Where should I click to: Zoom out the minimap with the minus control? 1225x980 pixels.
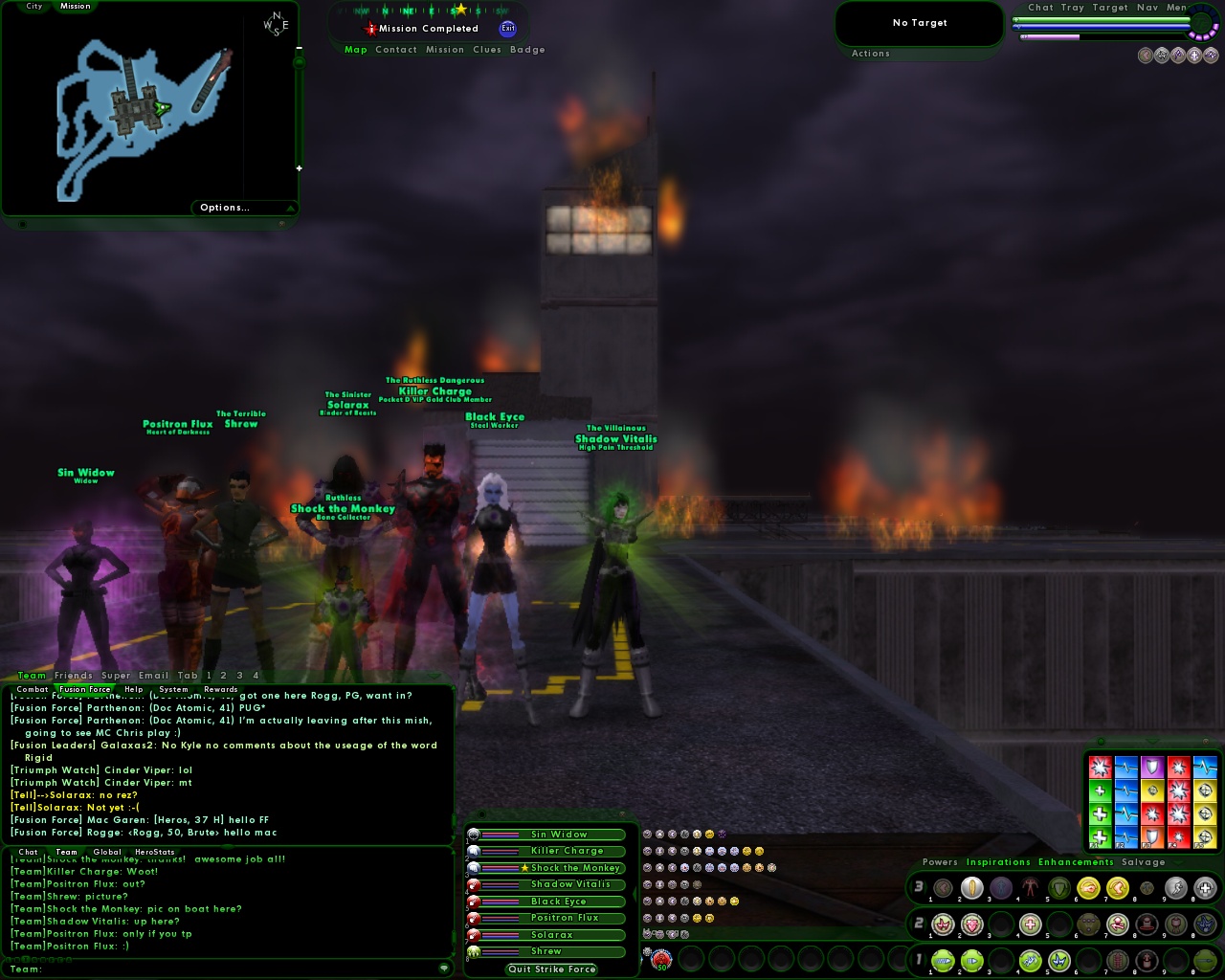[x=300, y=46]
